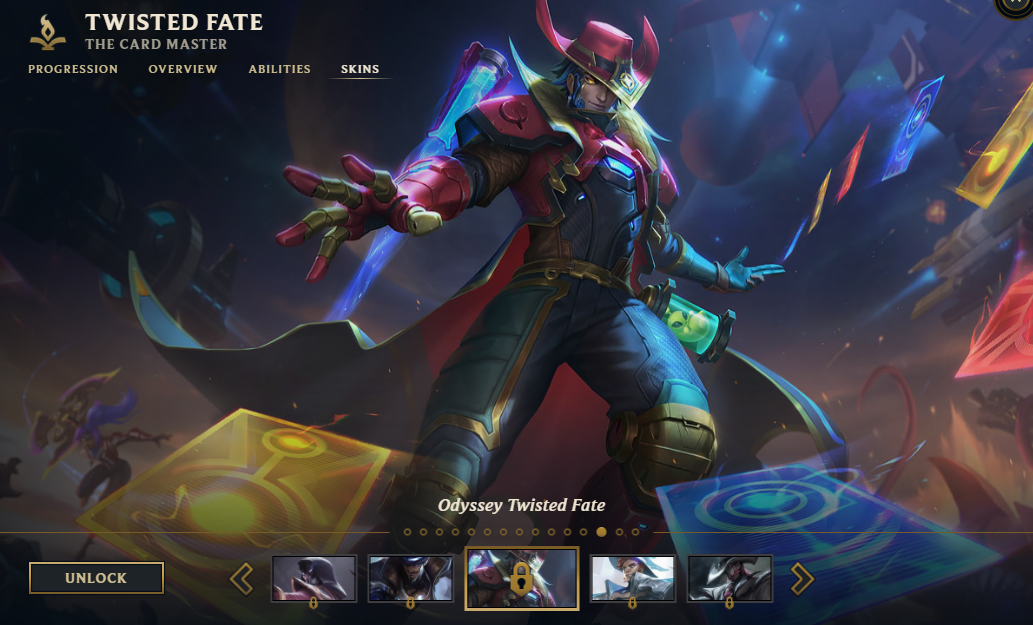Go to the previous skin with left arrow
This screenshot has height=625, width=1033.
pos(241,578)
